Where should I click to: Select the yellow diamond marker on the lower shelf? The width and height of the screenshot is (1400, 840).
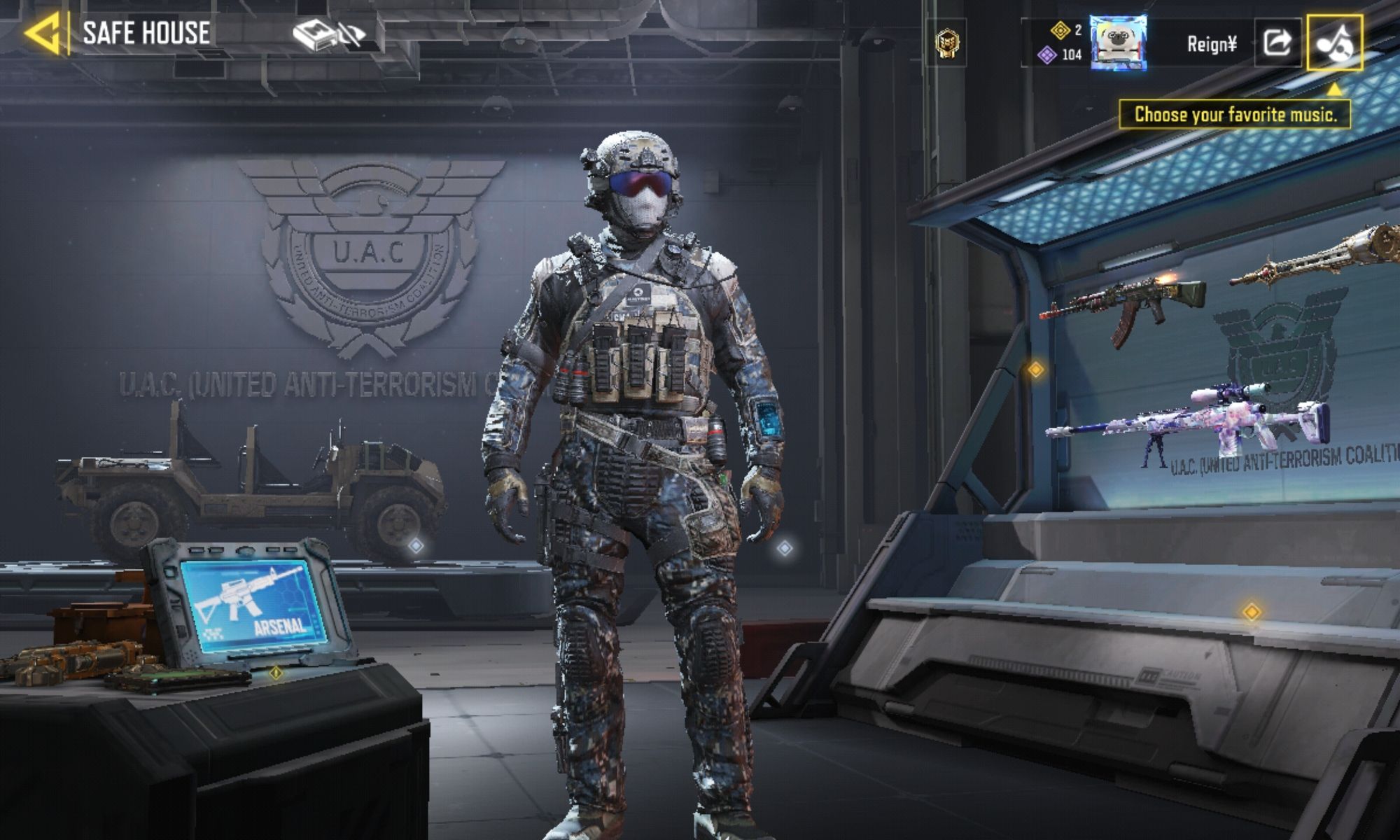1252,612
